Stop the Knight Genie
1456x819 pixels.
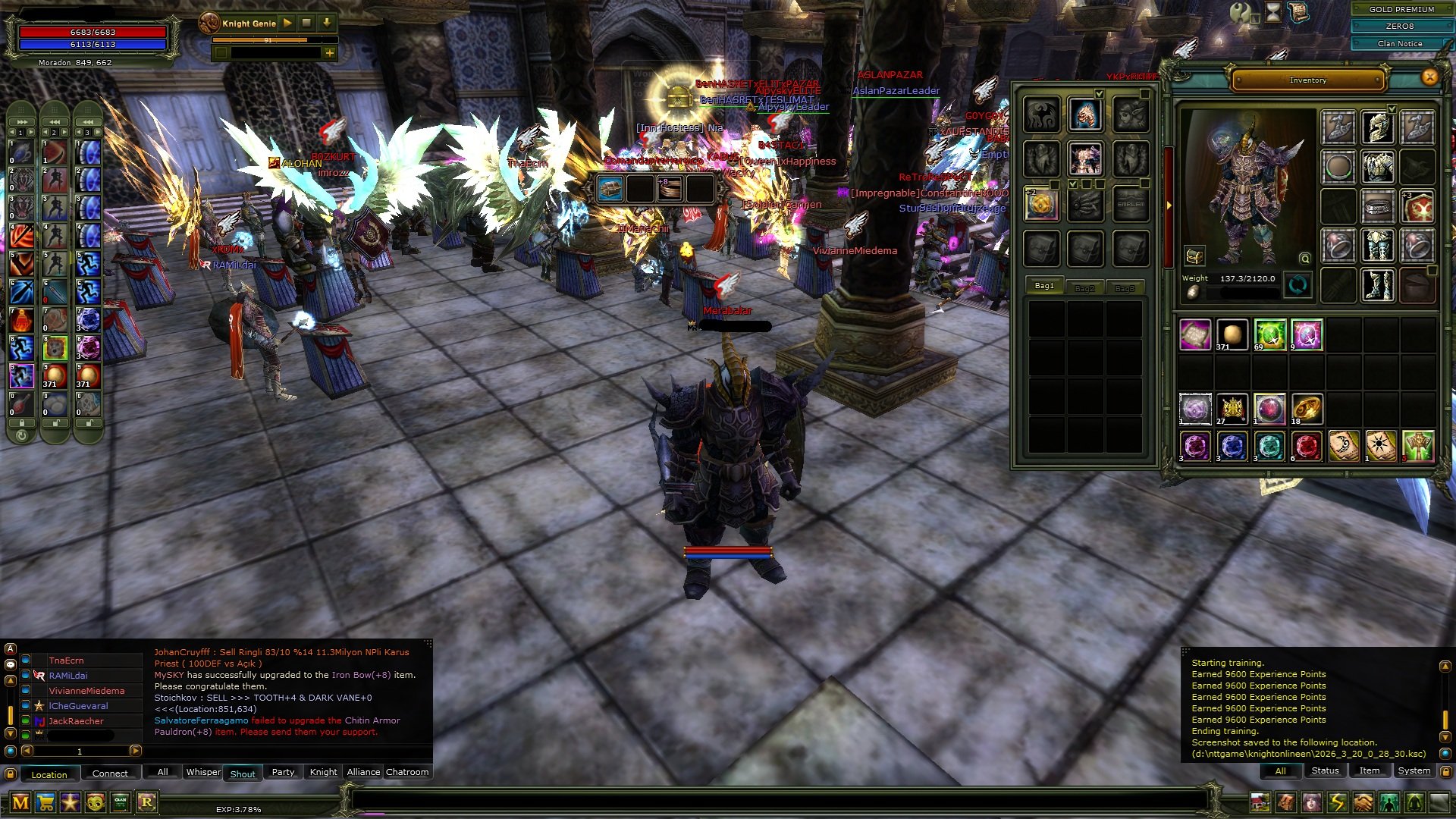coord(306,23)
